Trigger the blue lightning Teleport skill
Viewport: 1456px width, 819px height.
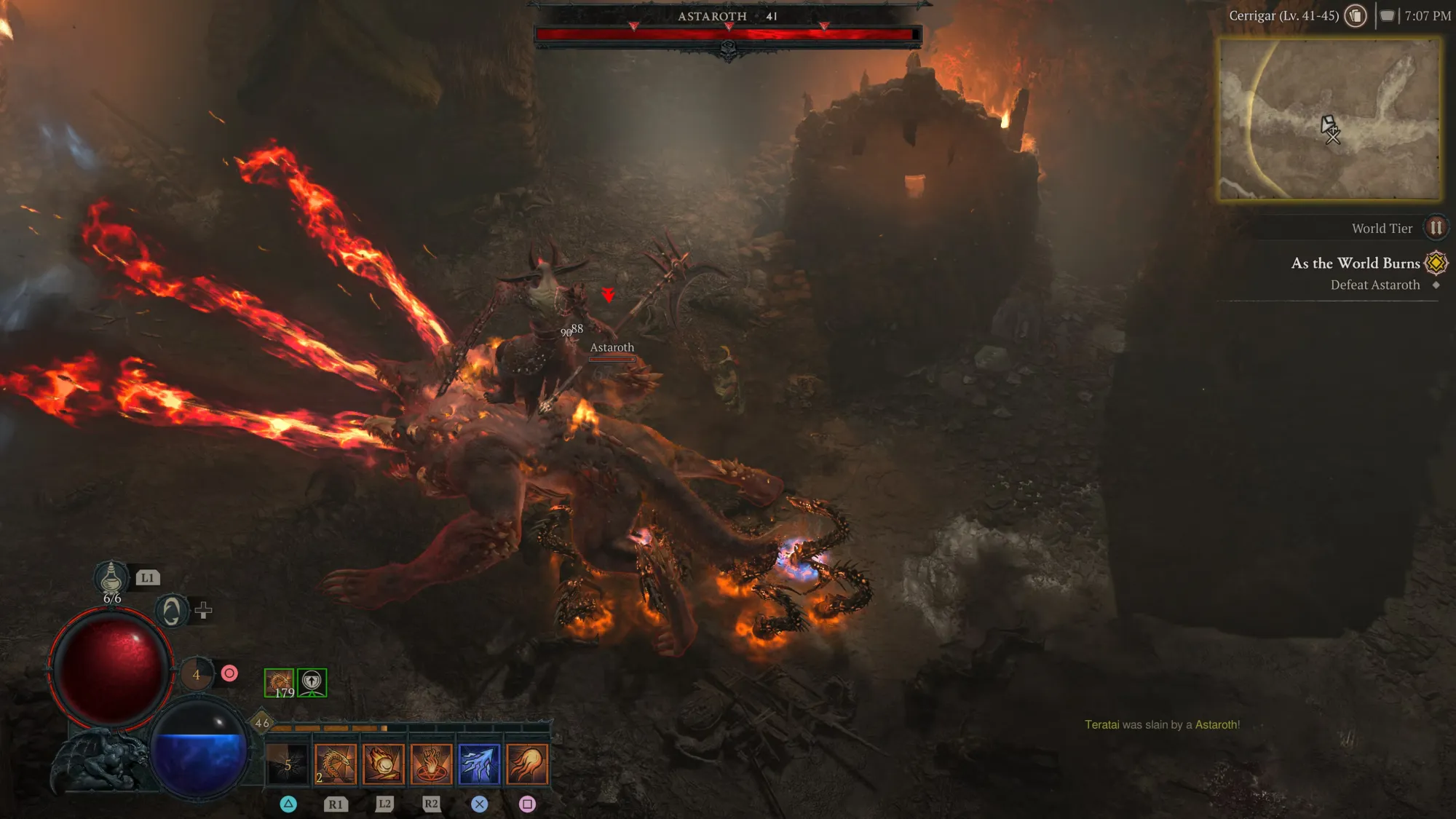479,764
